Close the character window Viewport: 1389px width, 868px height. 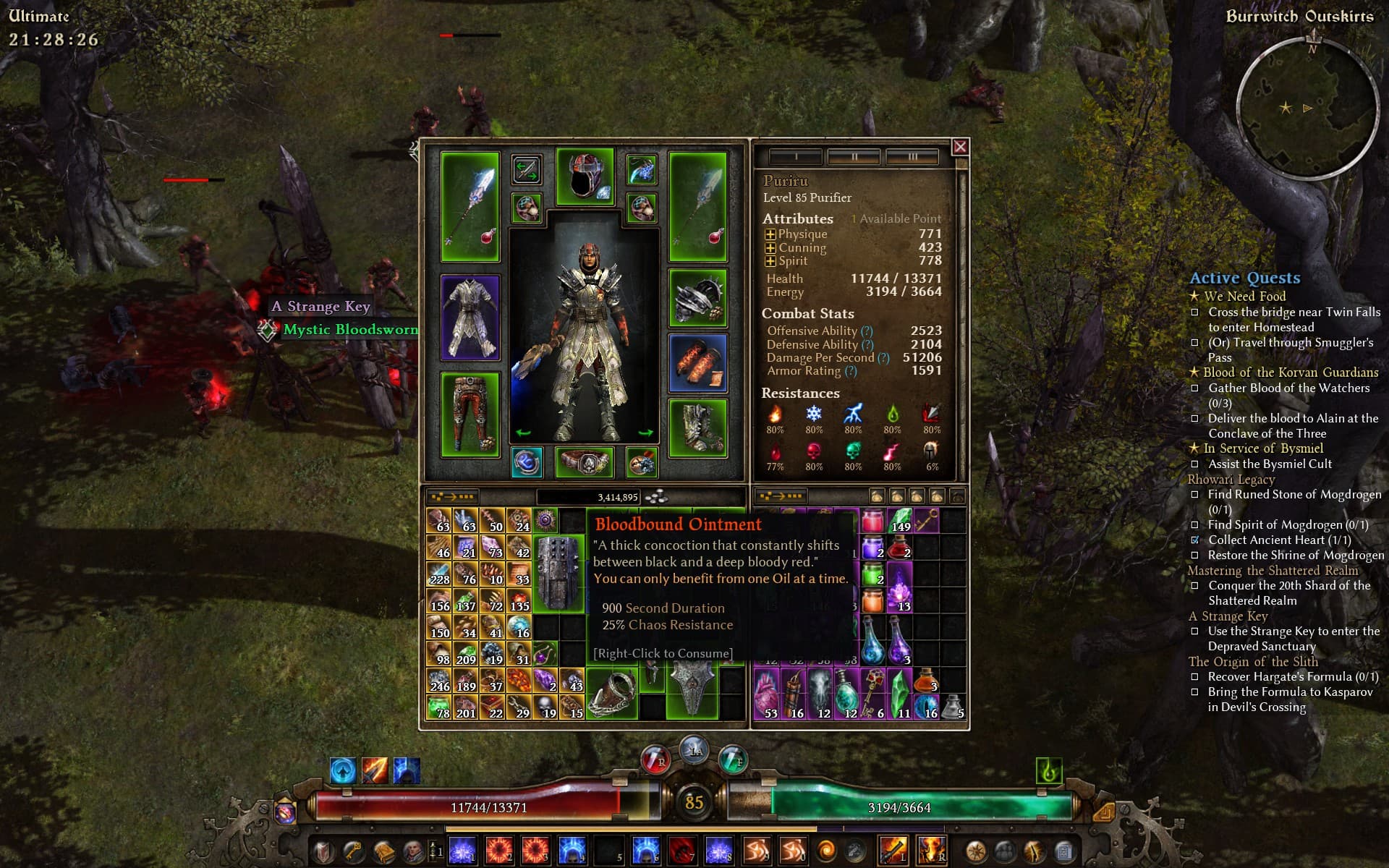click(x=960, y=148)
